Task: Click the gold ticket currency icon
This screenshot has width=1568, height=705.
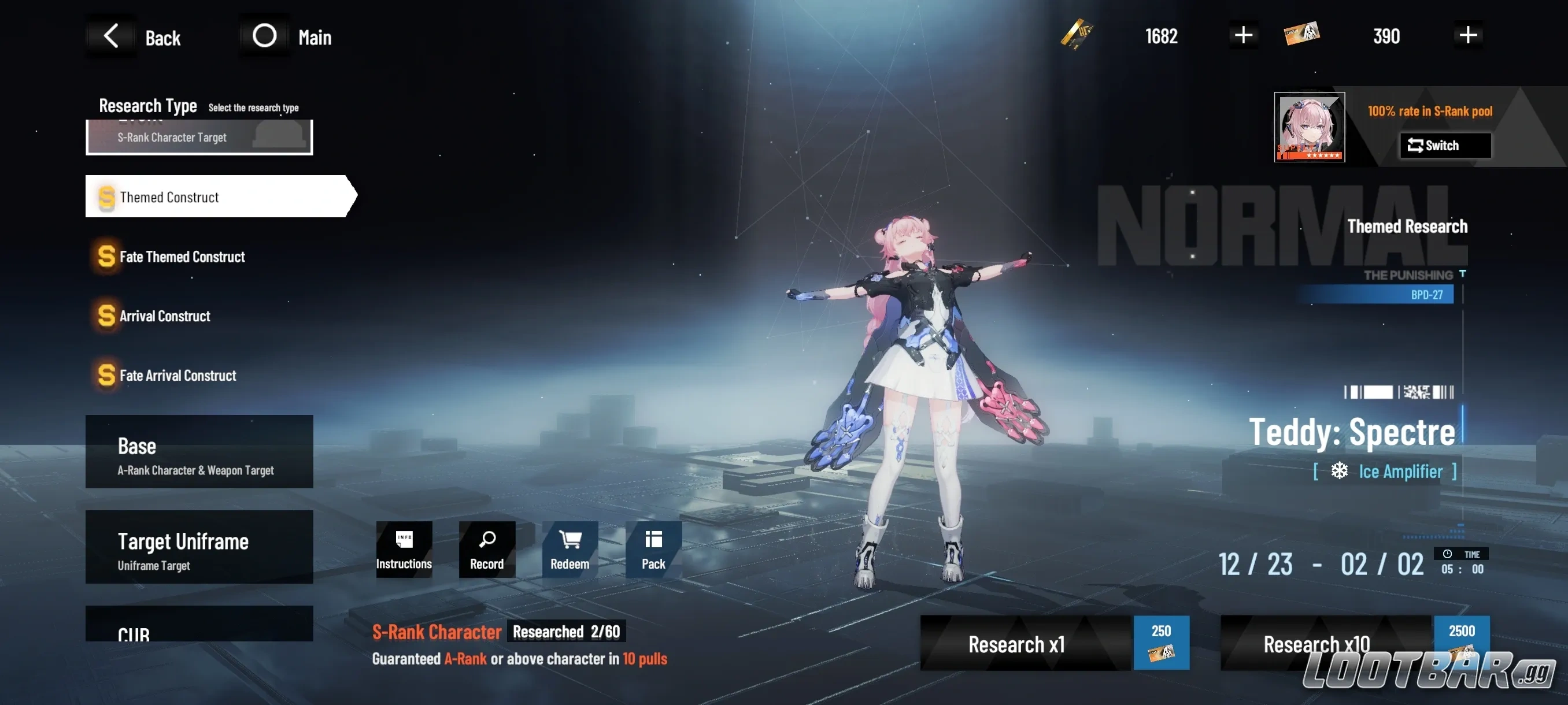Action: [x=1076, y=35]
